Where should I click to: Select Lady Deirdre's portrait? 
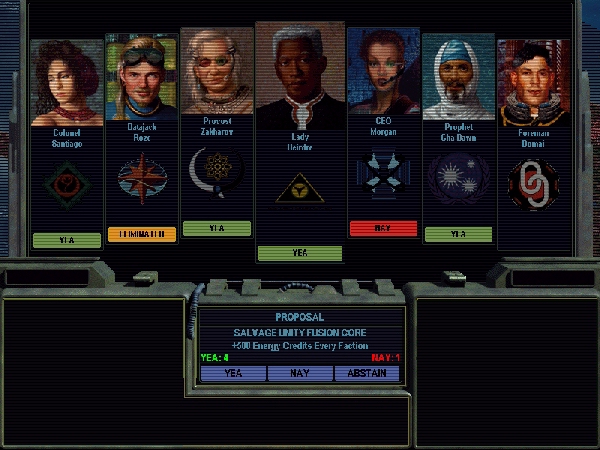tap(300, 68)
